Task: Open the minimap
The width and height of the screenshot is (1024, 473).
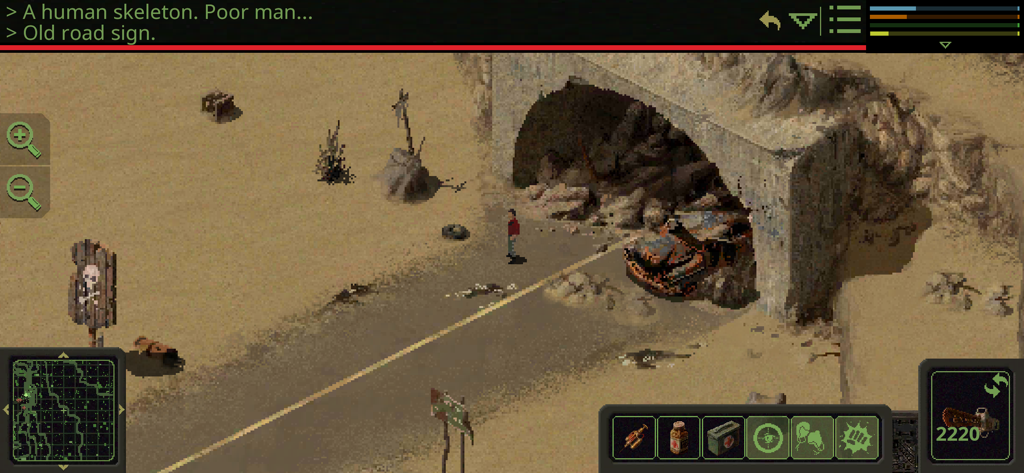Action: coord(64,409)
